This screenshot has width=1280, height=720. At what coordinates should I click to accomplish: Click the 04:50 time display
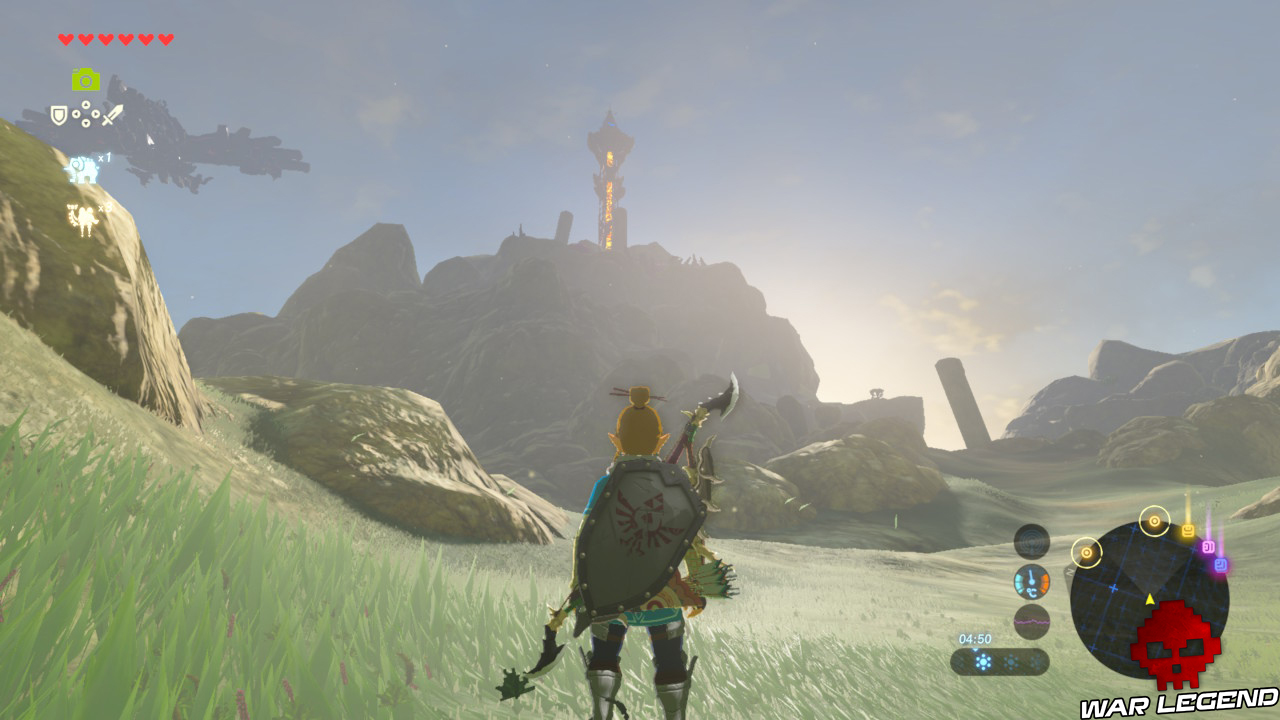coord(975,637)
